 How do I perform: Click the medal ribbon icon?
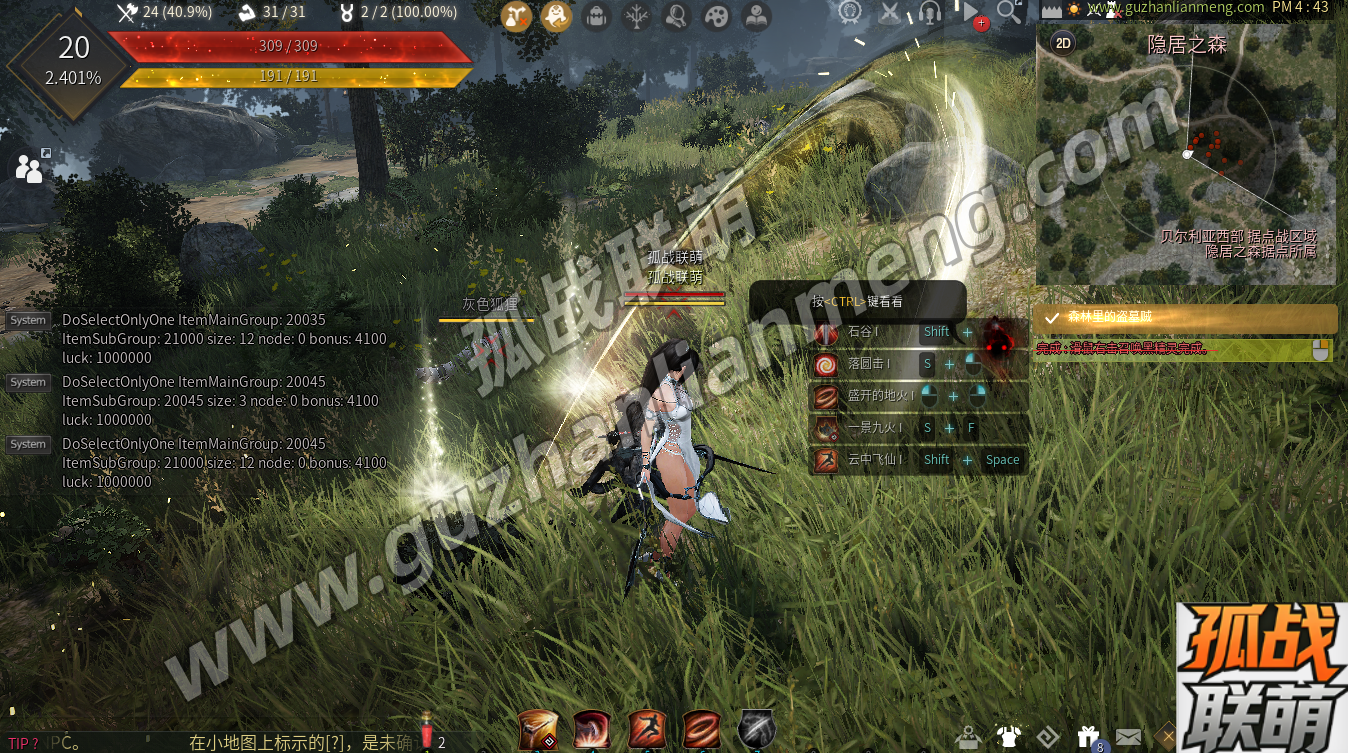click(x=850, y=13)
